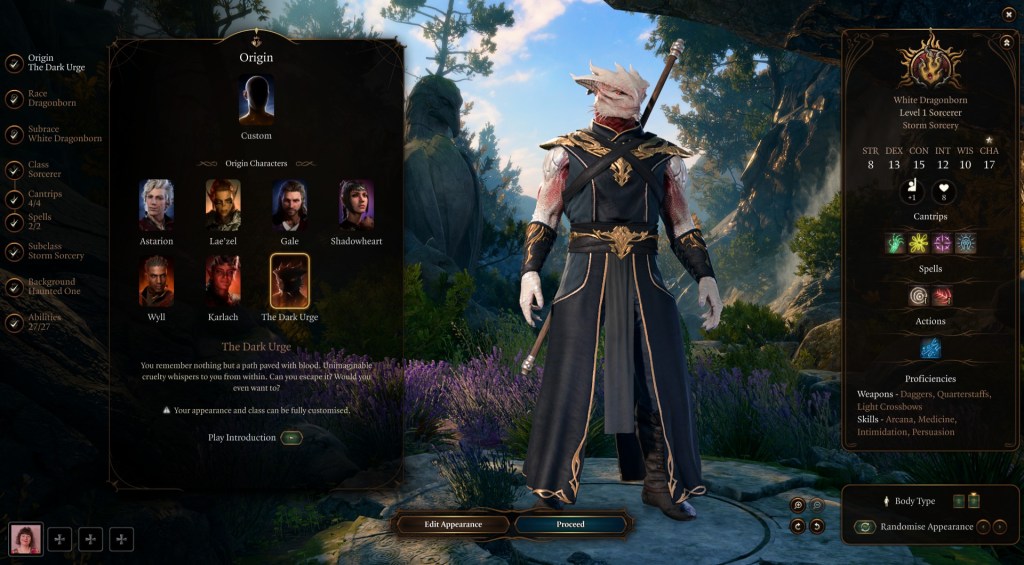
Task: Pick Karlach origin portrait
Action: tap(223, 280)
